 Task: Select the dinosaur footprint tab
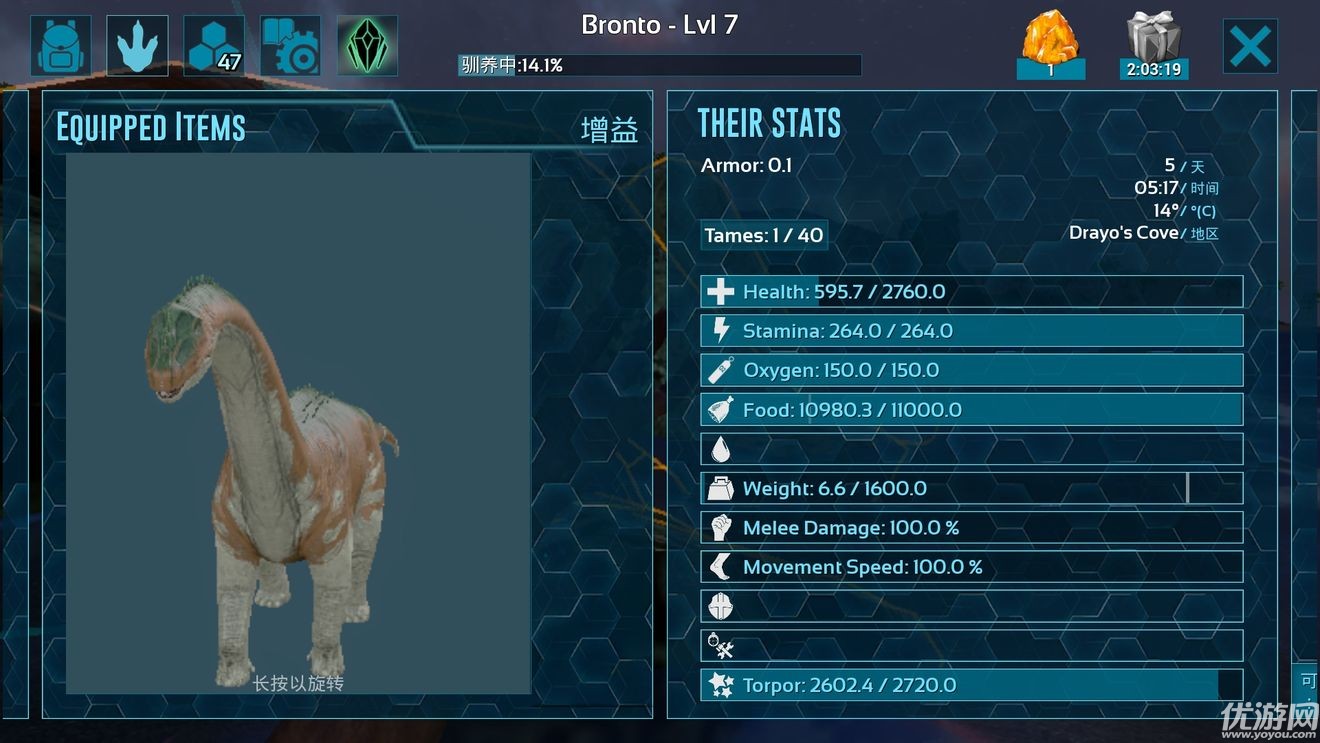tap(137, 46)
